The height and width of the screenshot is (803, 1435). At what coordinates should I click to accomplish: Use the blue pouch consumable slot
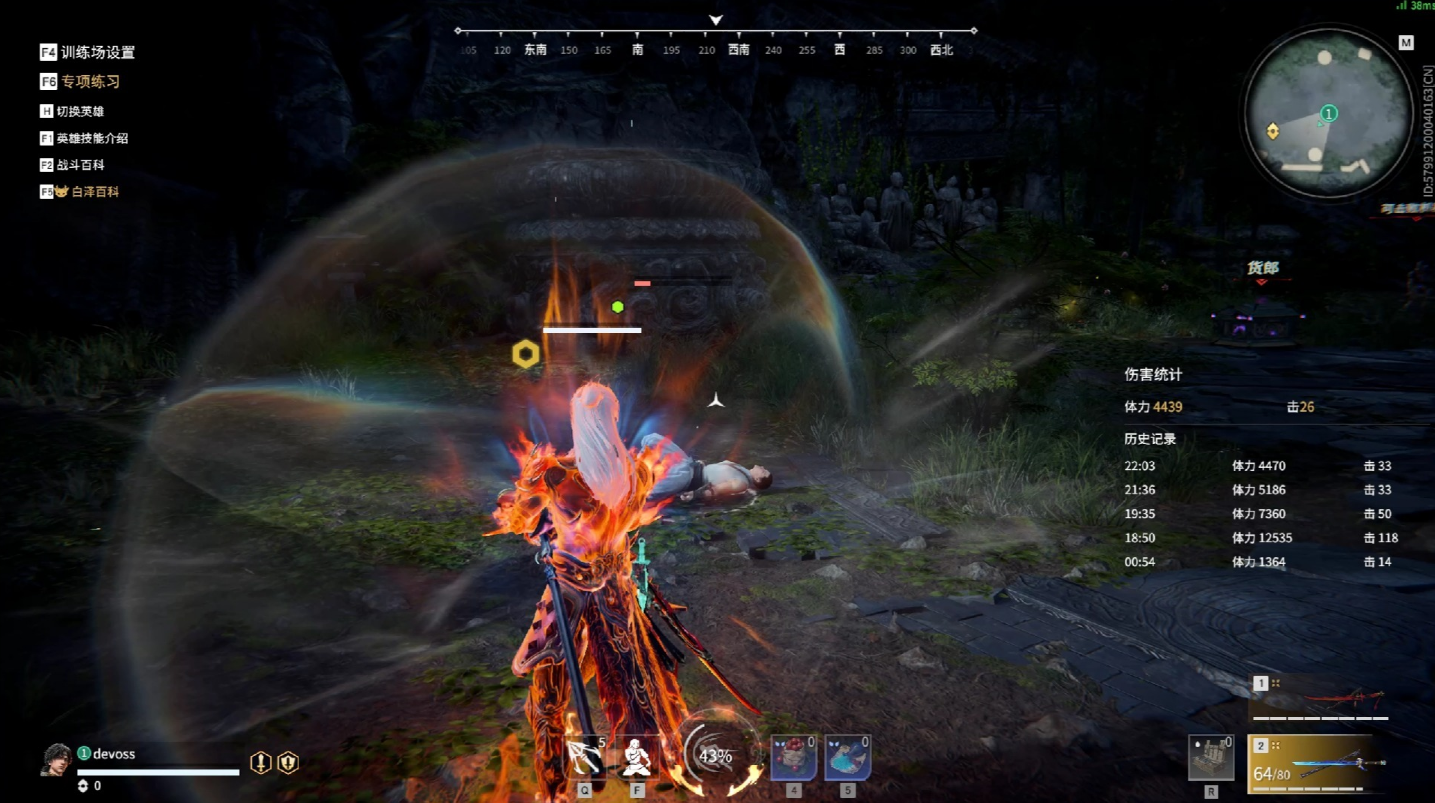[x=847, y=759]
